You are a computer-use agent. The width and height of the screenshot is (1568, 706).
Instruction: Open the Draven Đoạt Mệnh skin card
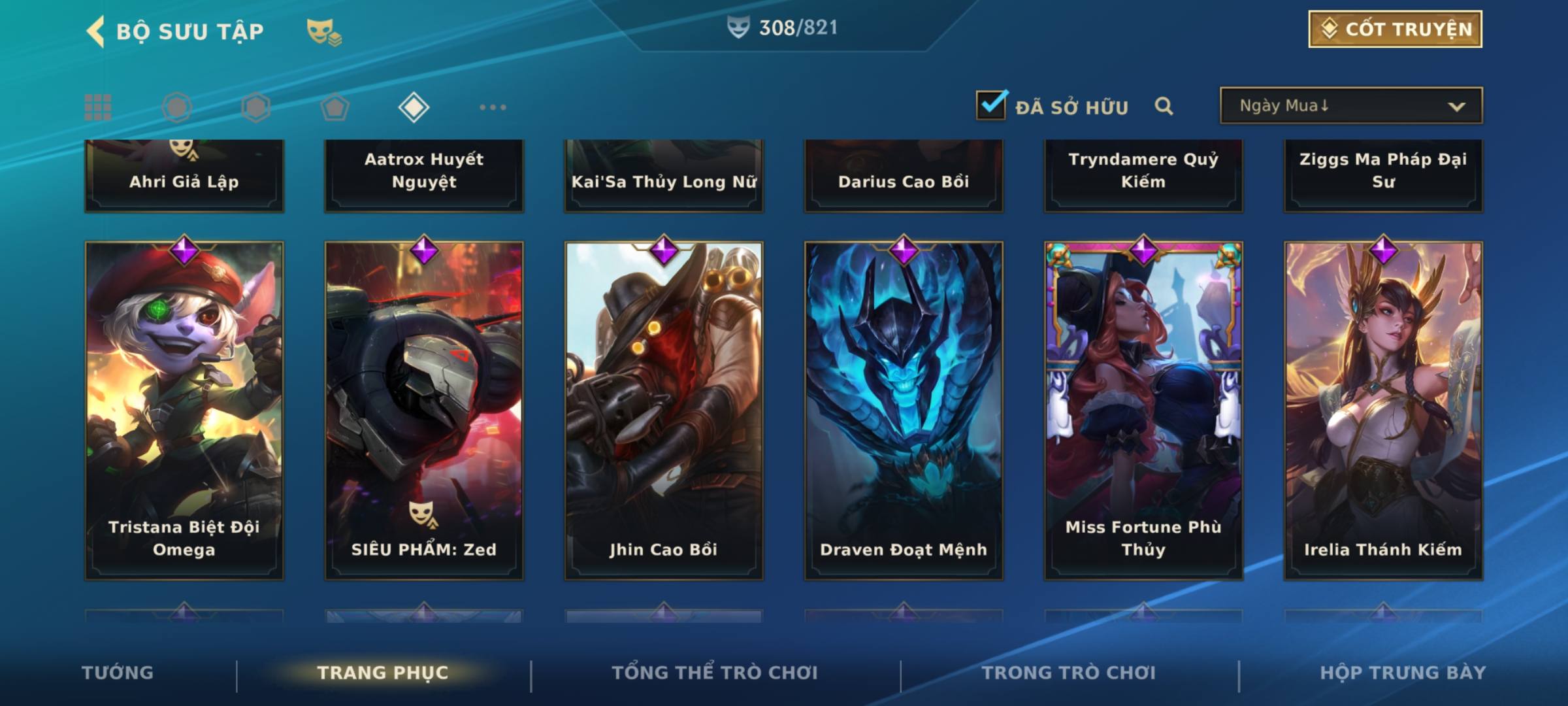tap(904, 410)
